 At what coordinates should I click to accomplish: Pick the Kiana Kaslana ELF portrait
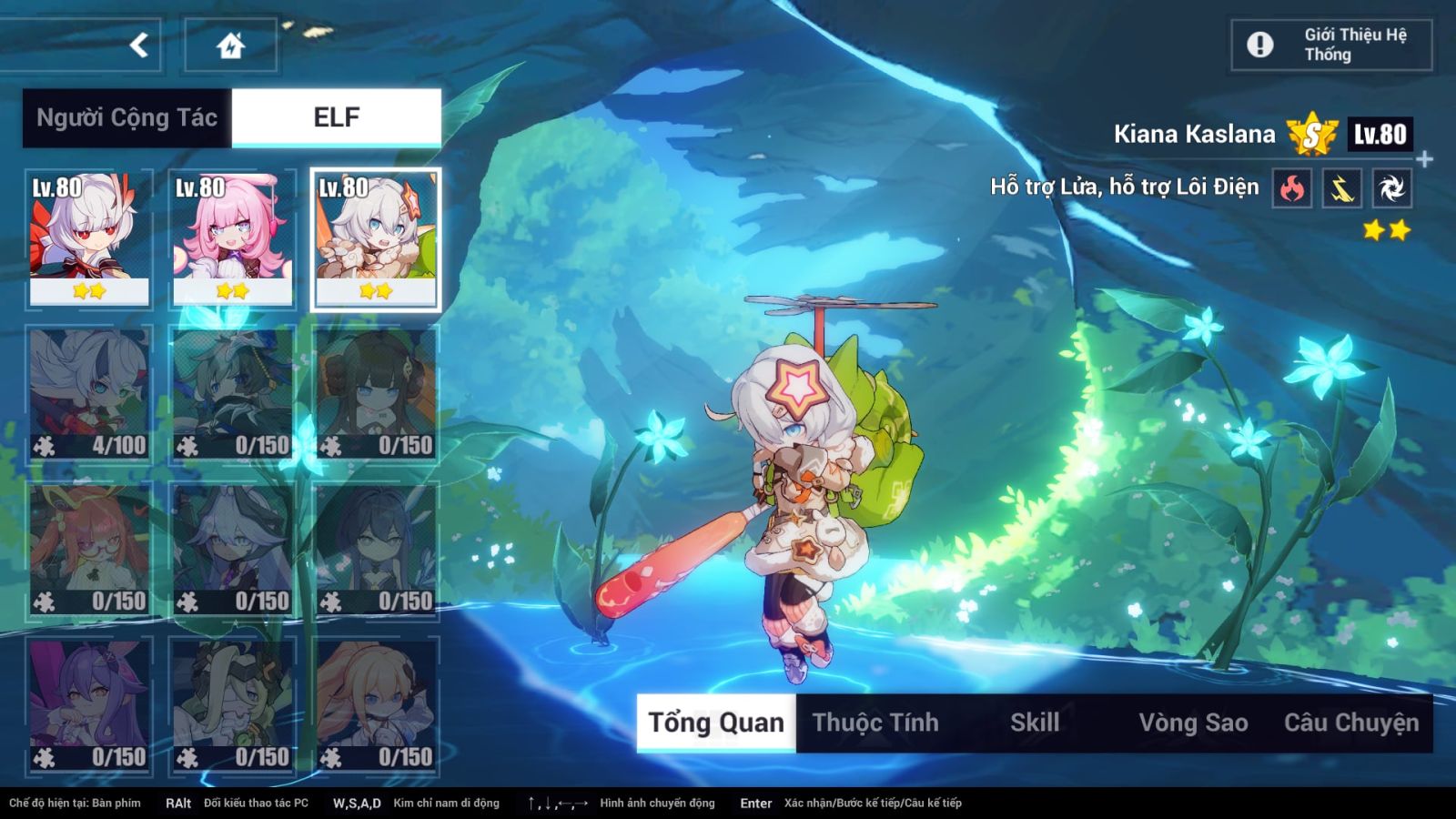click(376, 239)
